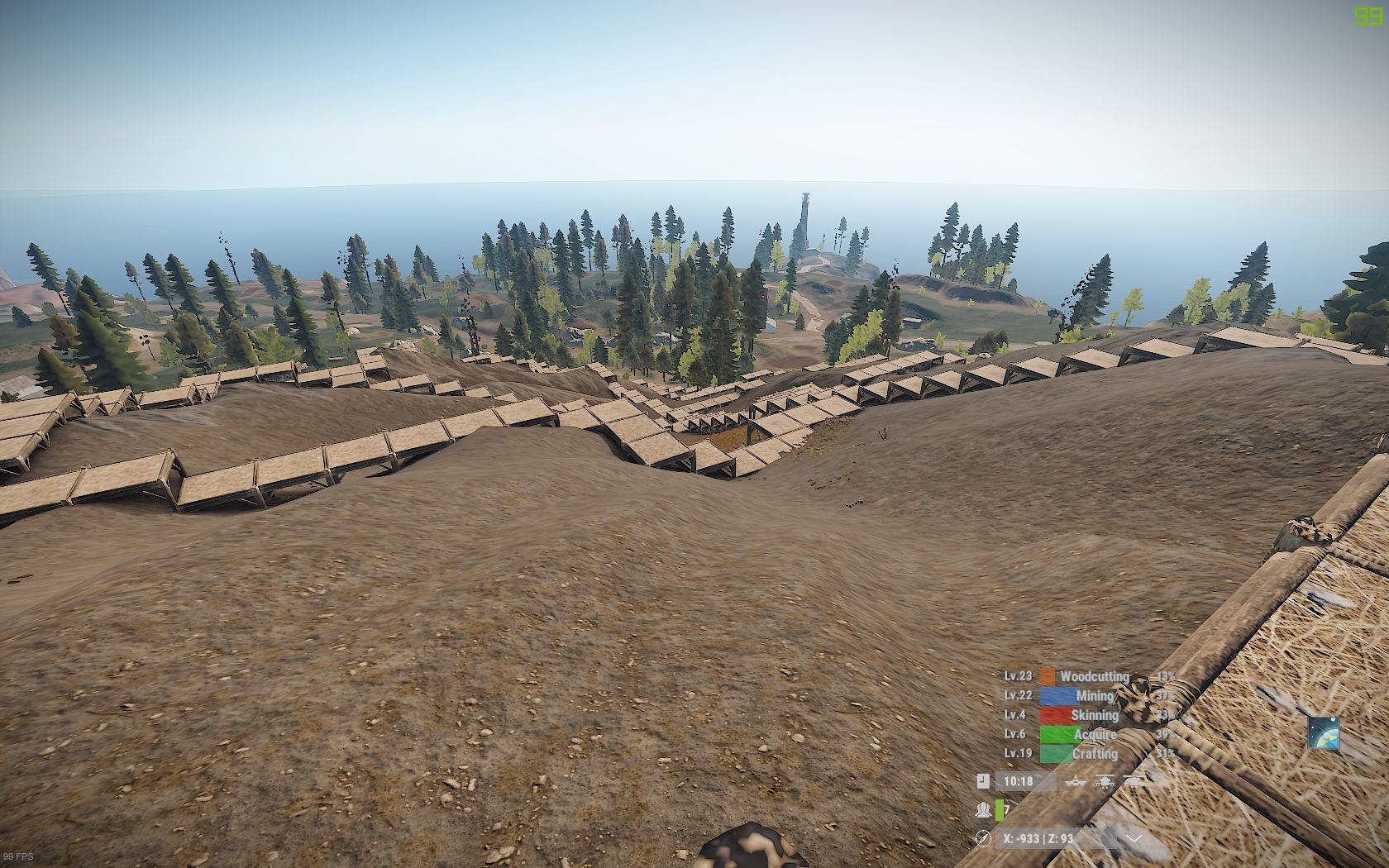This screenshot has width=1389, height=868.
Task: Click the cargo plane event icon
Action: [x=1075, y=780]
